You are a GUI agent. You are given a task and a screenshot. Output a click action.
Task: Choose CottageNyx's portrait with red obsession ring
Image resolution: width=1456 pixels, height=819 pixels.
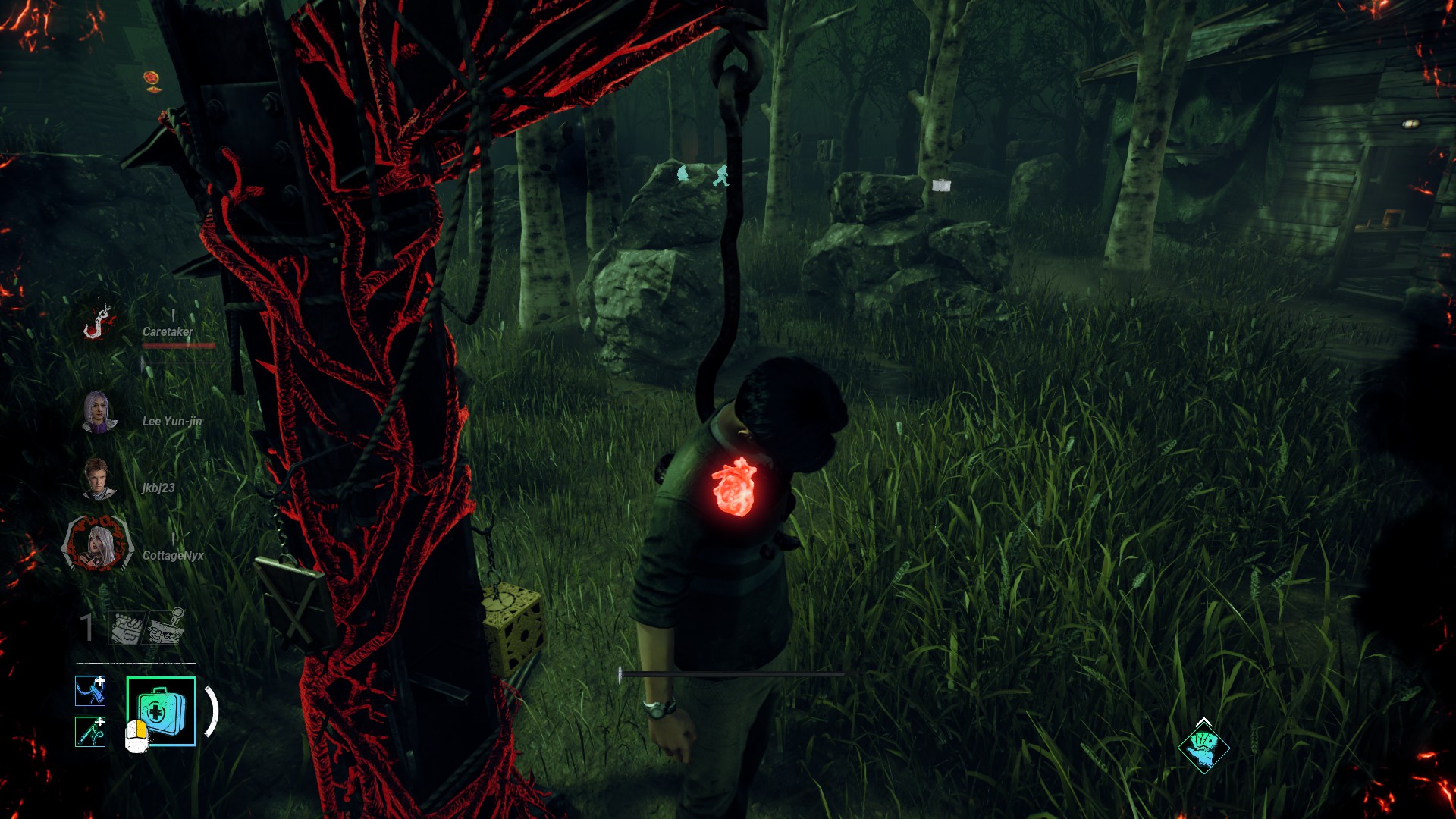98,544
